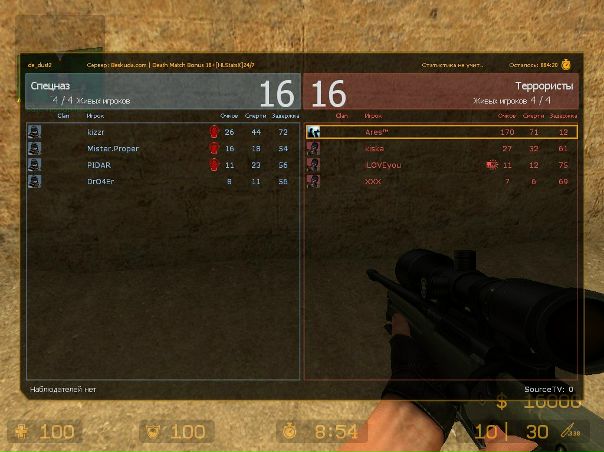Pick player kiska on the Terrorists list

tap(374, 148)
